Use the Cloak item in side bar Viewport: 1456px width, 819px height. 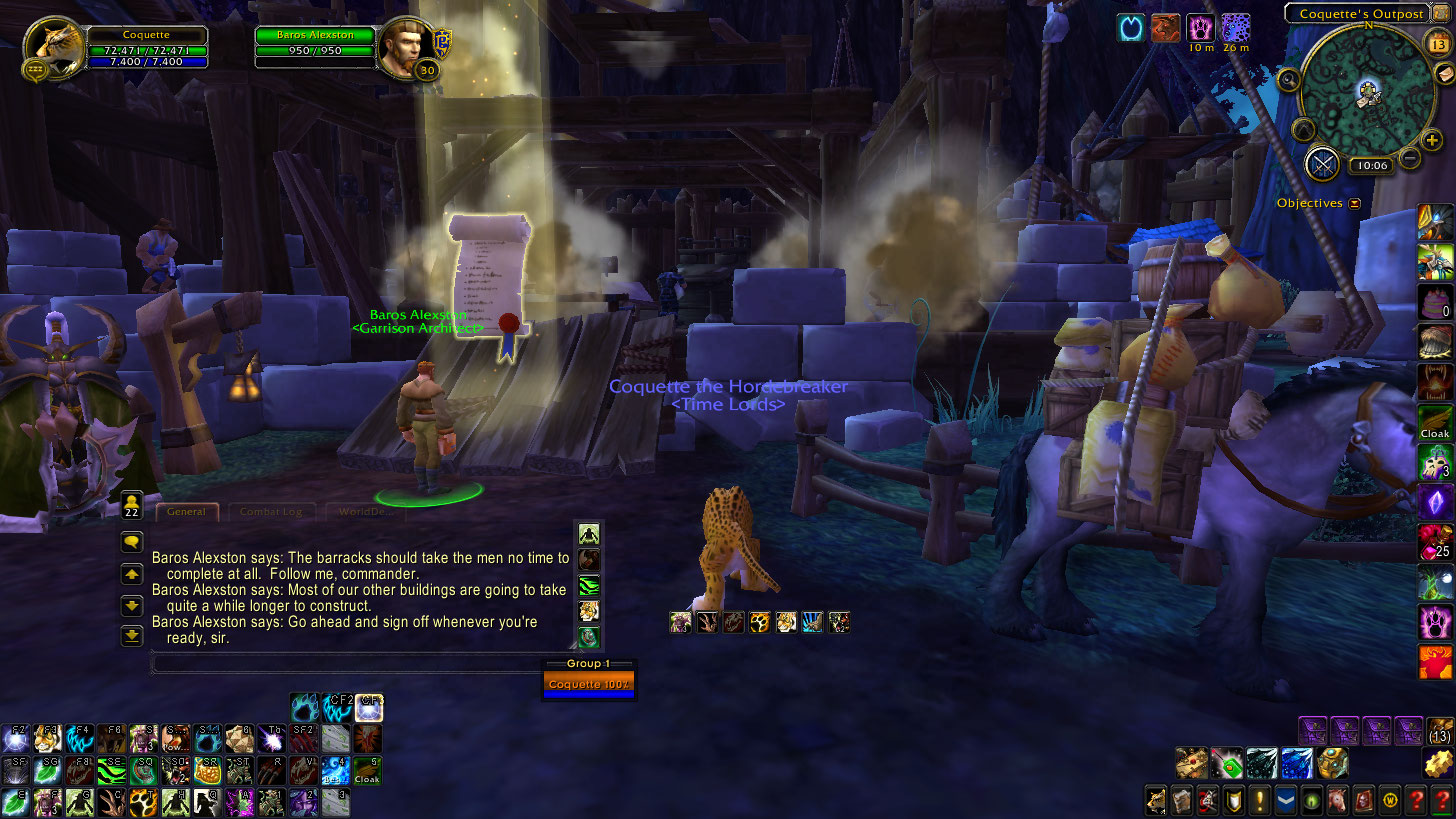(x=1434, y=421)
